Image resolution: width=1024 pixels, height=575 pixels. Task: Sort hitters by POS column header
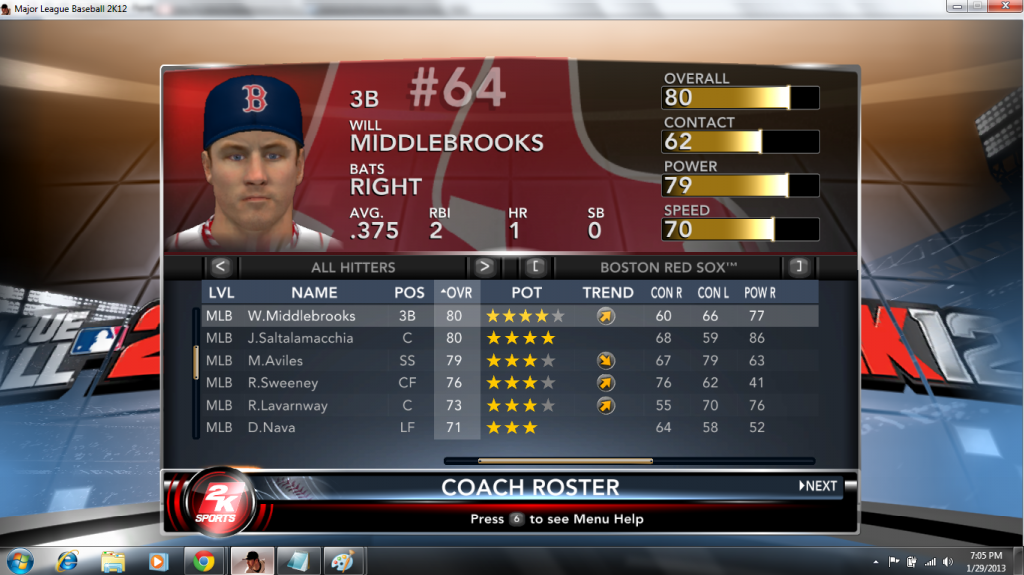click(x=409, y=293)
